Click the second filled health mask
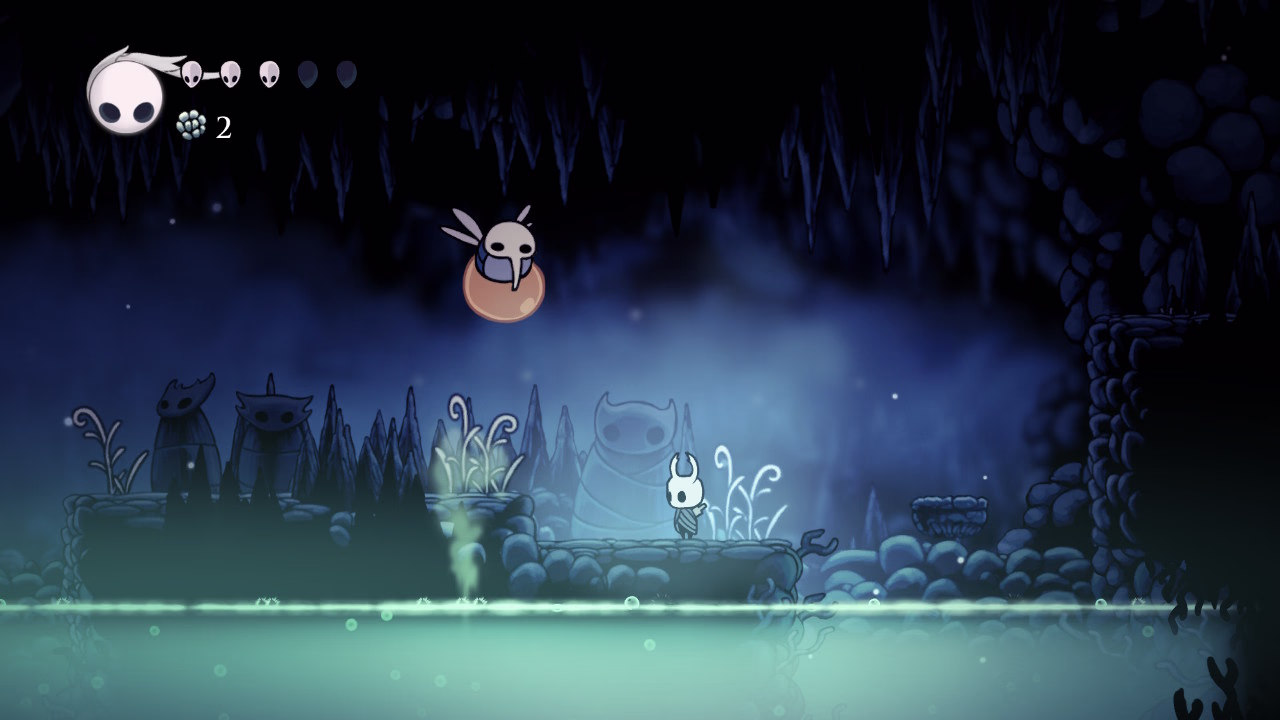1280x720 pixels. 230,73
